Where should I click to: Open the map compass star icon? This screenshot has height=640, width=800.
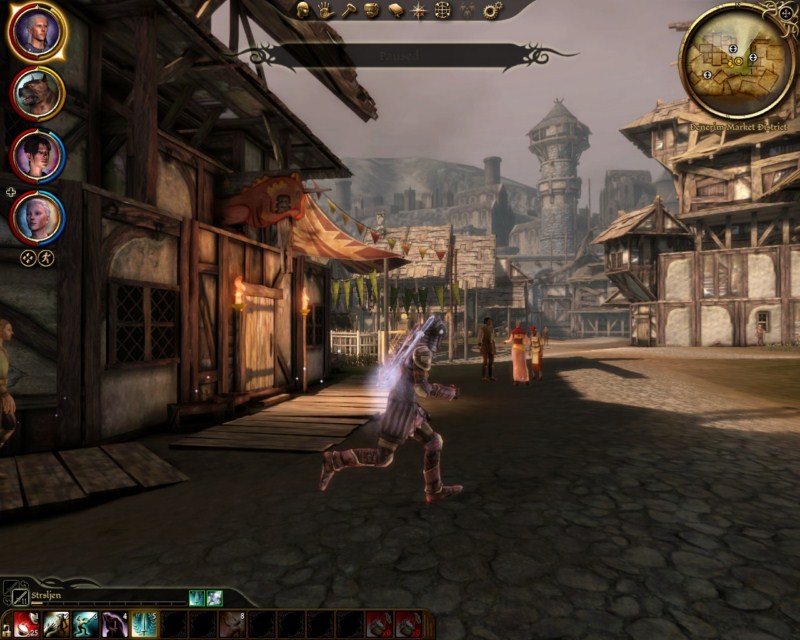419,10
